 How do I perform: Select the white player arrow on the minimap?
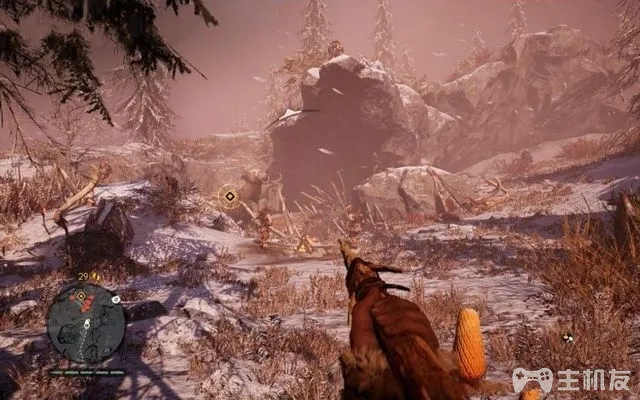point(85,325)
